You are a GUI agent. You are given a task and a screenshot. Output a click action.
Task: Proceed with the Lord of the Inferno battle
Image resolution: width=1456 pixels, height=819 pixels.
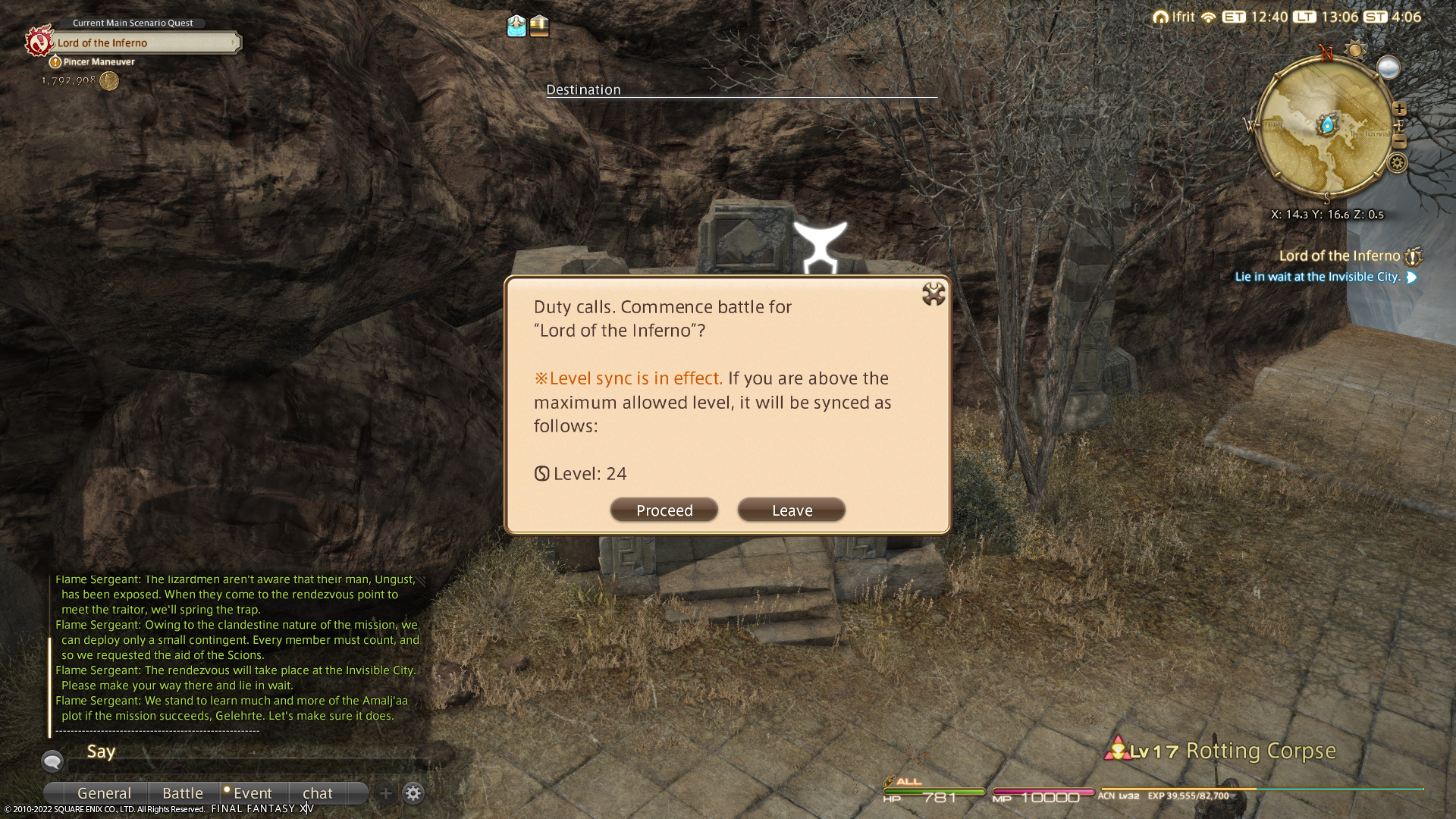664,510
